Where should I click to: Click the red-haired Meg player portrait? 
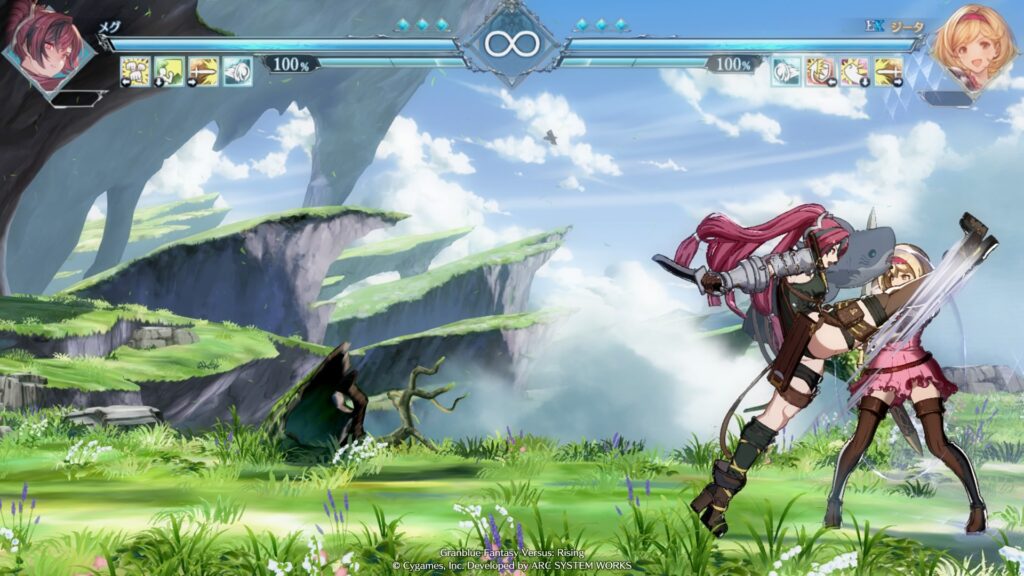pyautogui.click(x=45, y=45)
